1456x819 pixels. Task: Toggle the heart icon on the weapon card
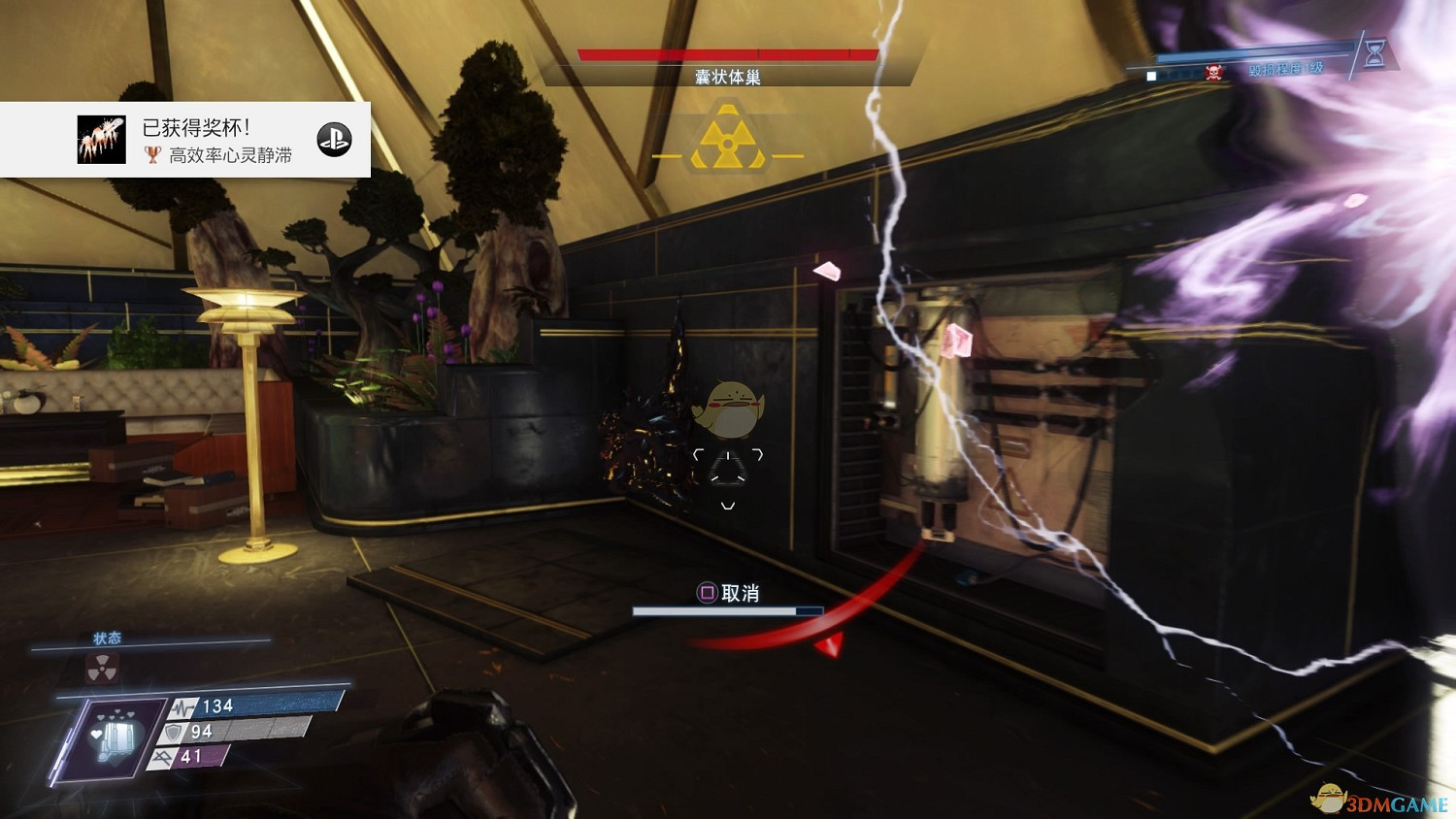[x=96, y=733]
